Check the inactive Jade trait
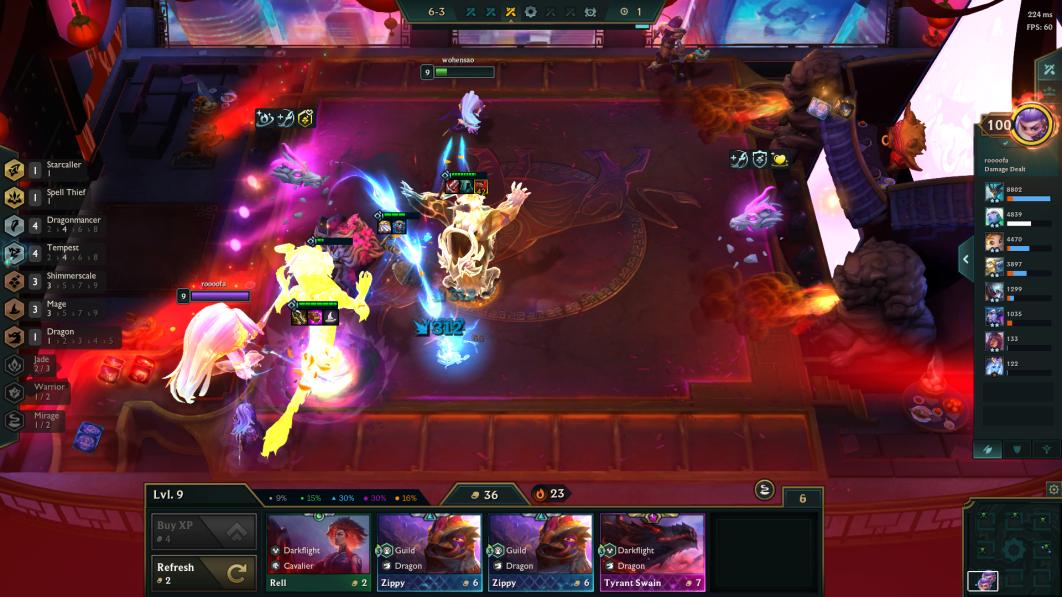 [16, 365]
